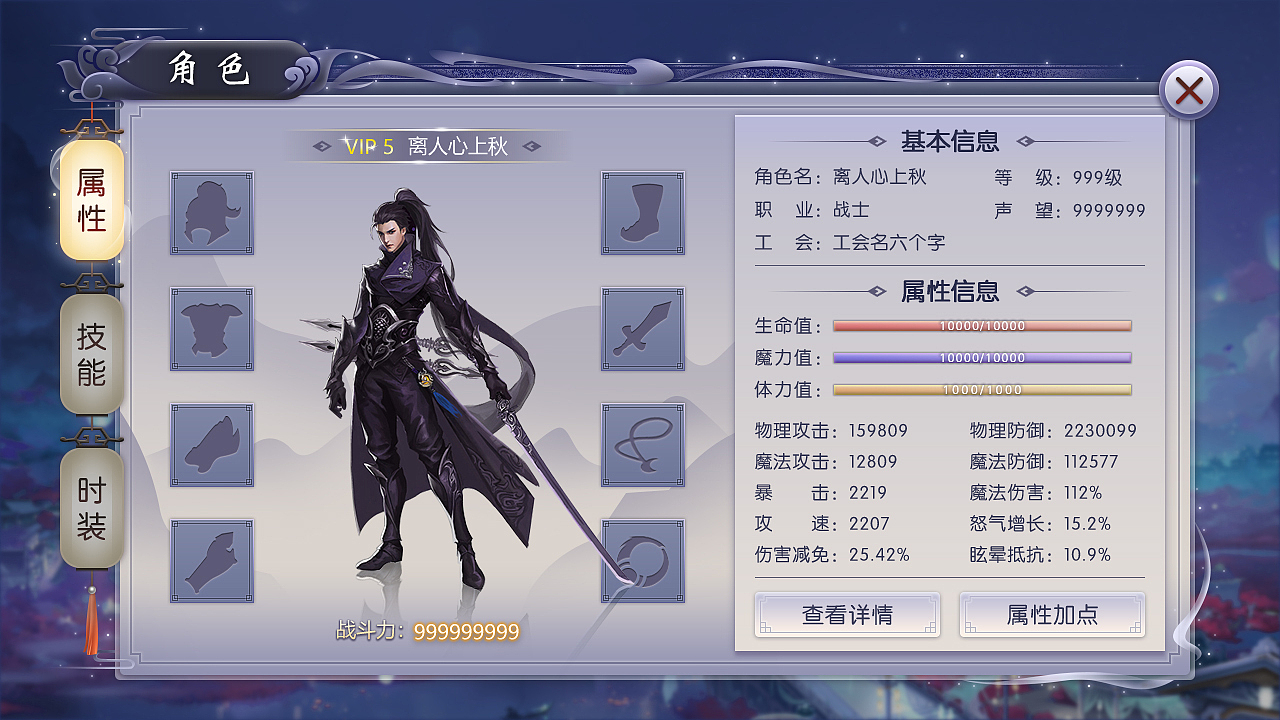
Task: Click the purple 魔力值 mana bar
Action: coord(982,357)
